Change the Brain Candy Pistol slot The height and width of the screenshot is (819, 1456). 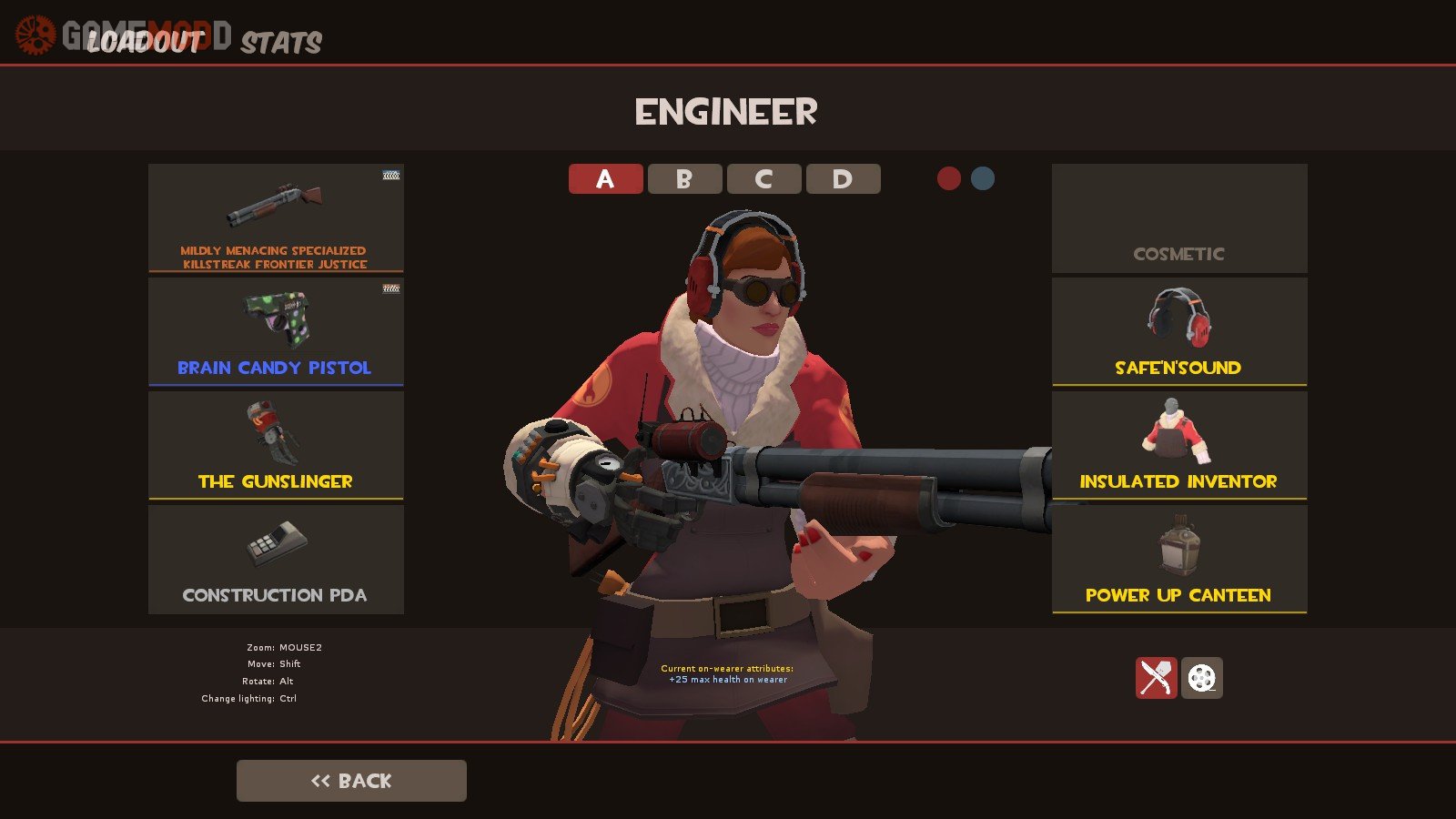(x=276, y=332)
